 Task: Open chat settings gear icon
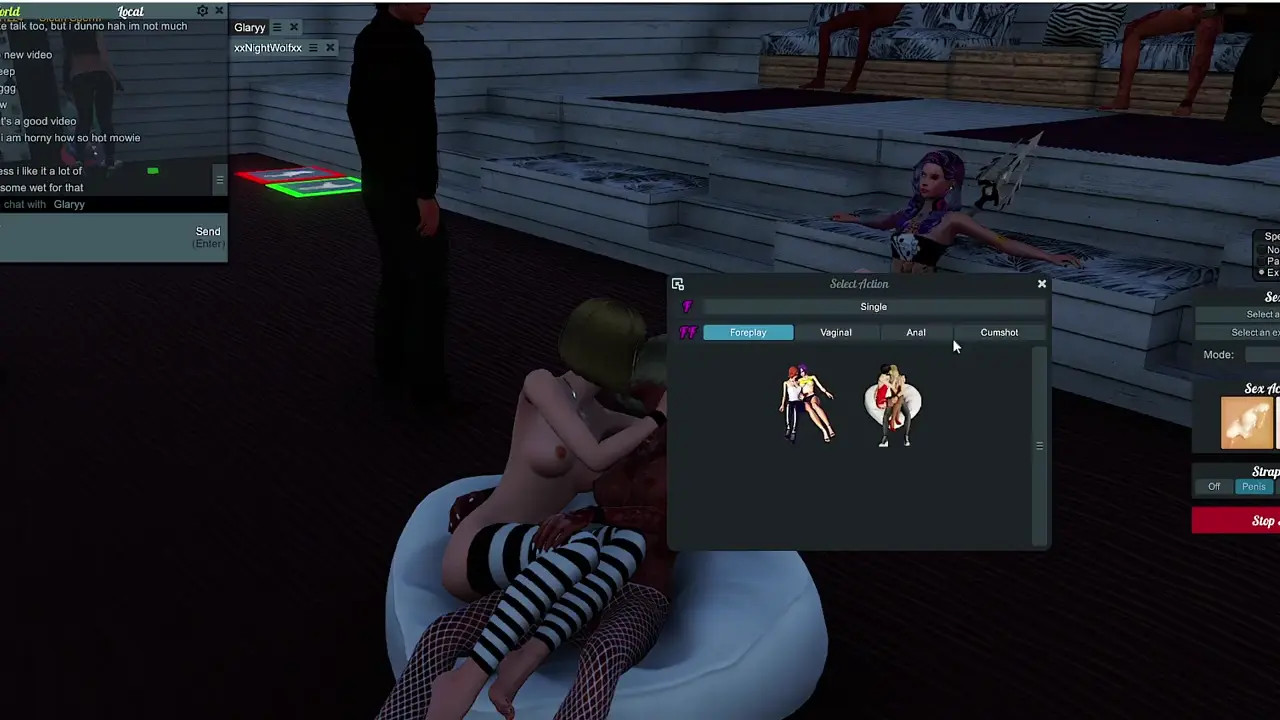203,11
